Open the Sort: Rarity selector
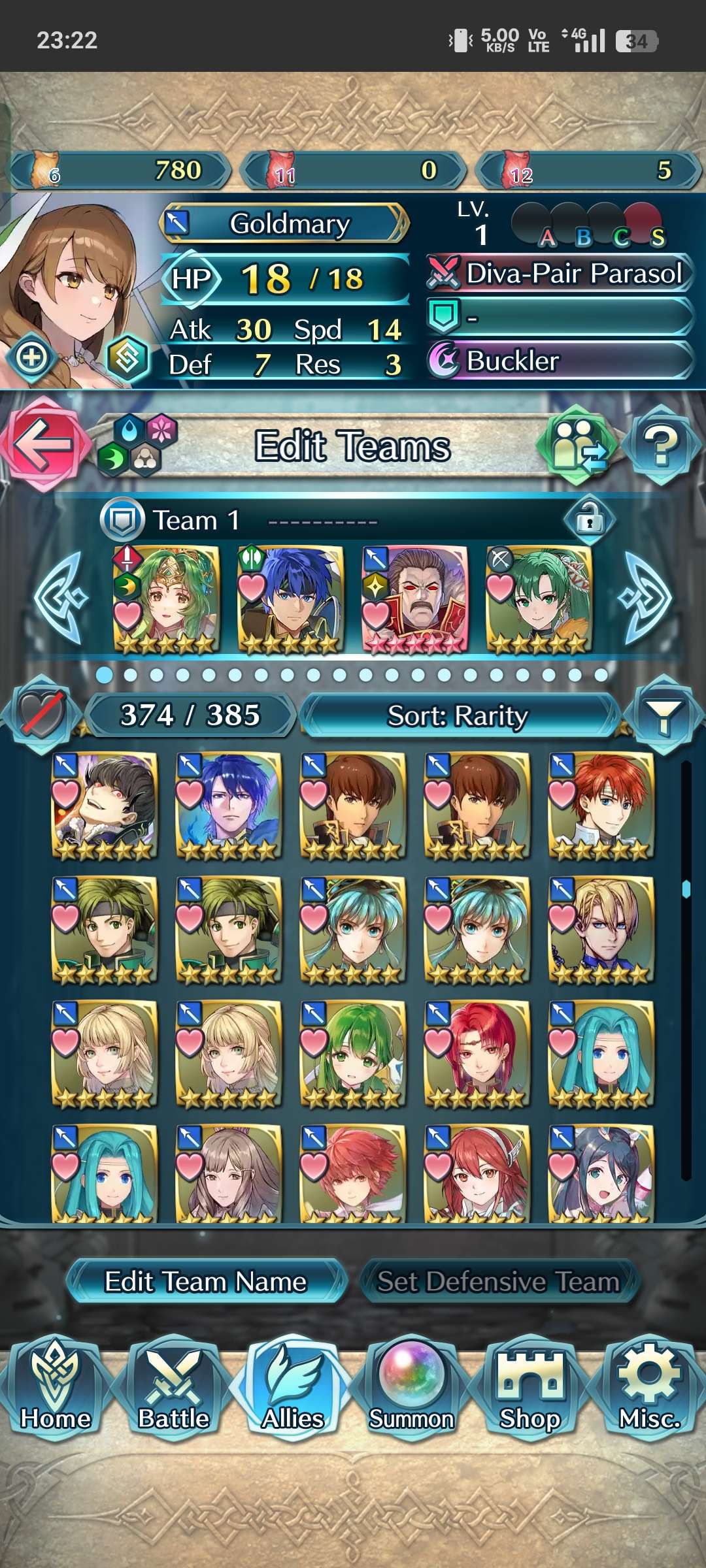Viewport: 706px width, 1568px height. tap(458, 716)
